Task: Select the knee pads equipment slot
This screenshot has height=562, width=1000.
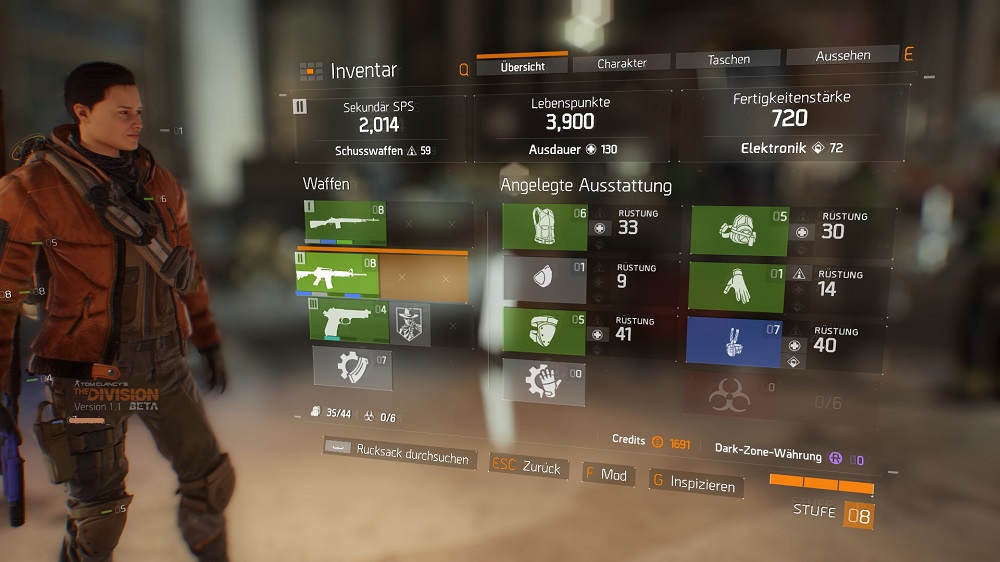Action: point(544,332)
